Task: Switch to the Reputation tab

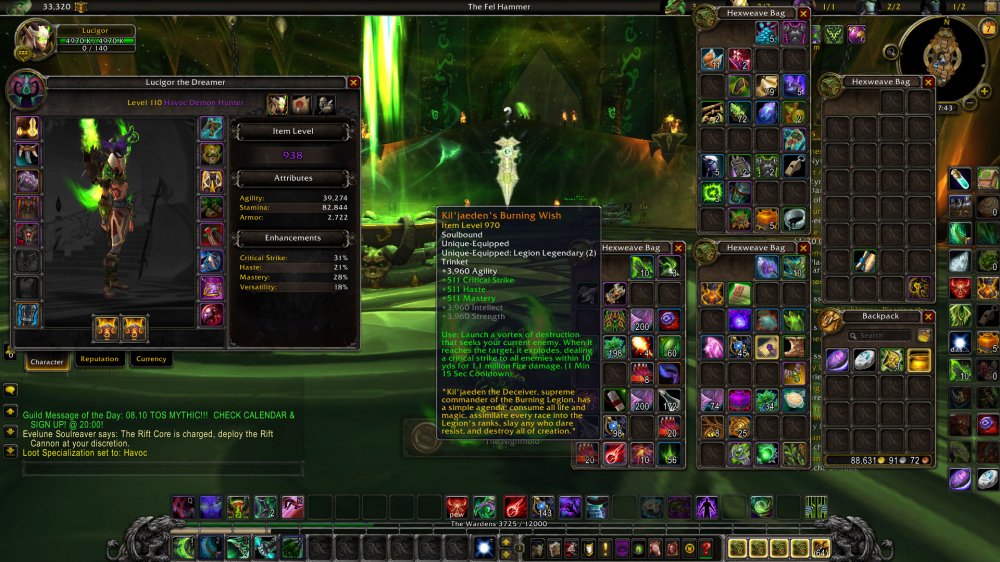Action: (99, 359)
